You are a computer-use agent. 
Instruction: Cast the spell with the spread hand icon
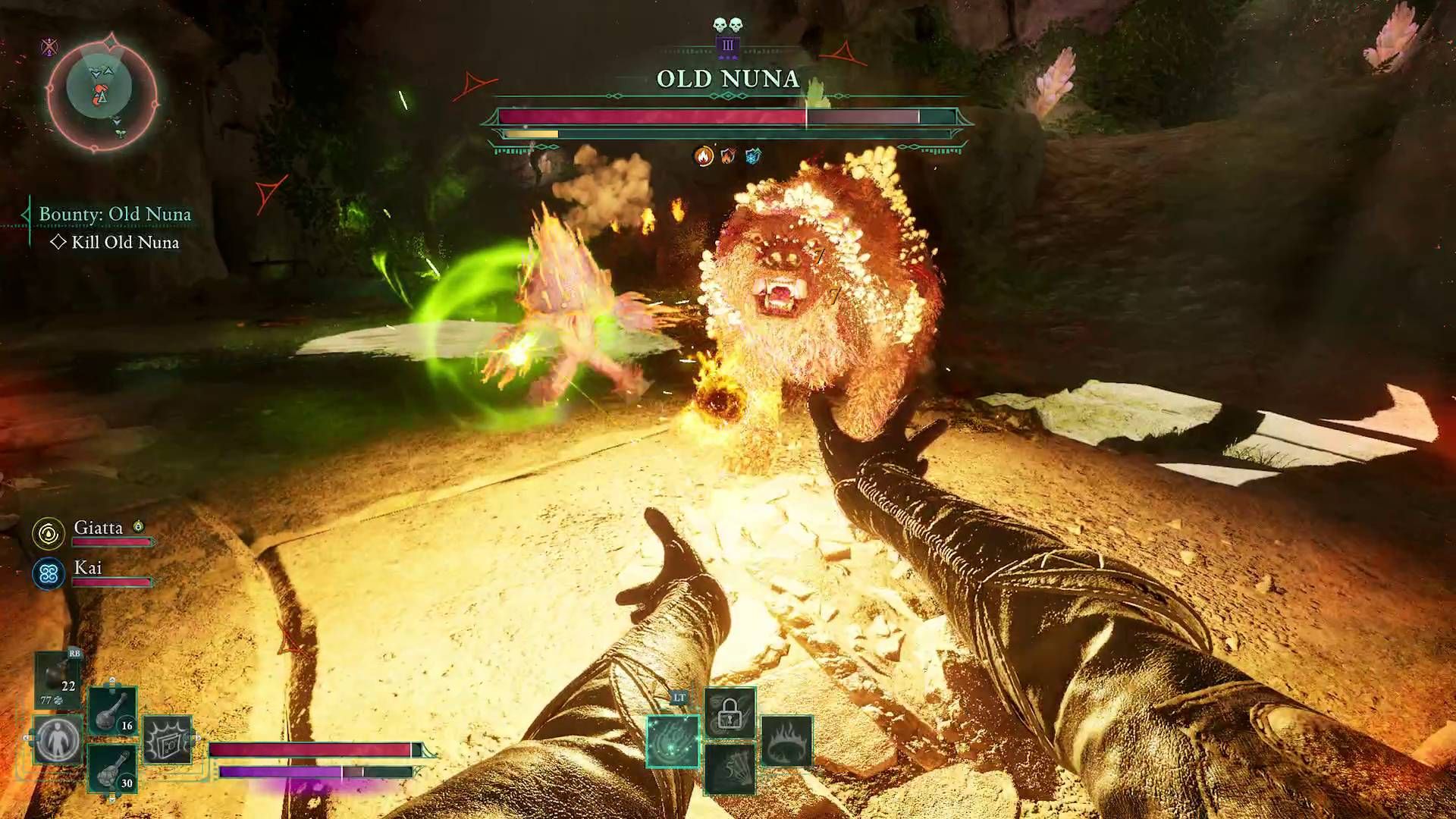(x=730, y=768)
